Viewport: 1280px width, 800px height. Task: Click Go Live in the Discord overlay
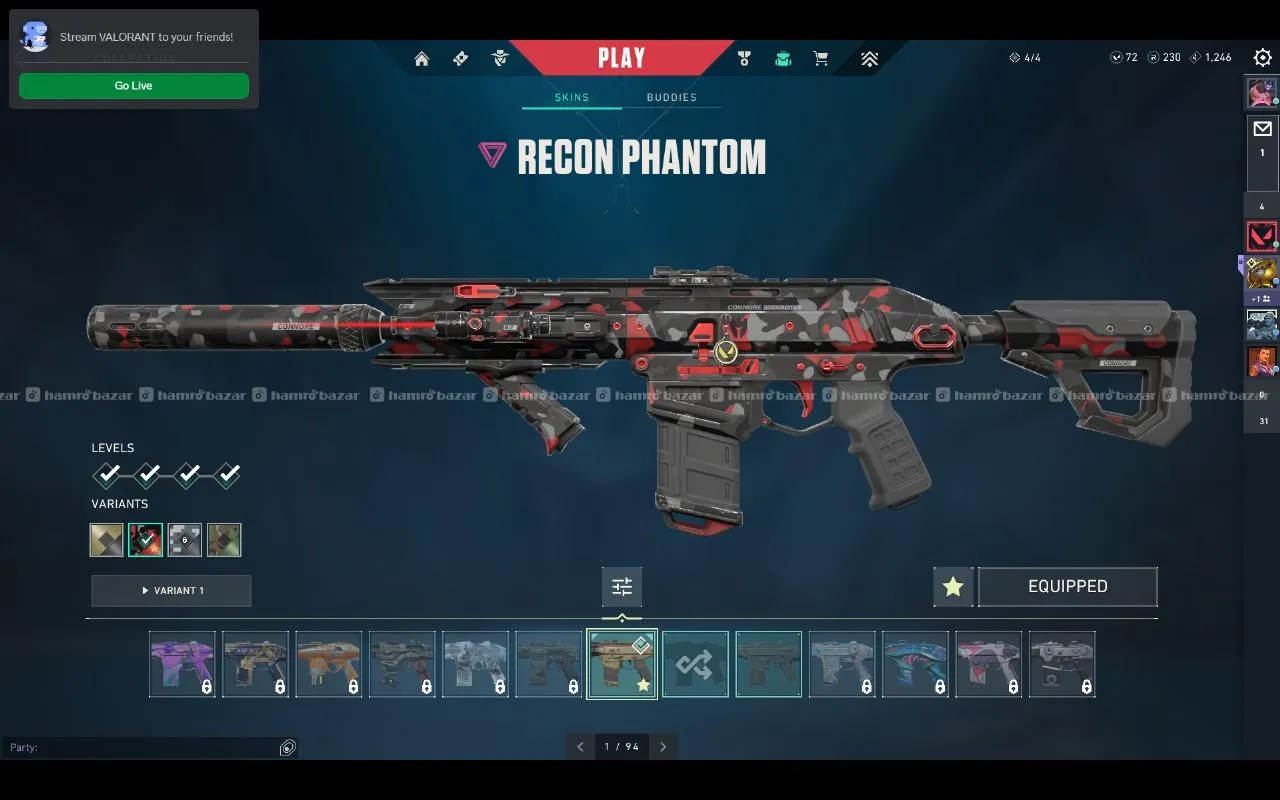click(134, 86)
